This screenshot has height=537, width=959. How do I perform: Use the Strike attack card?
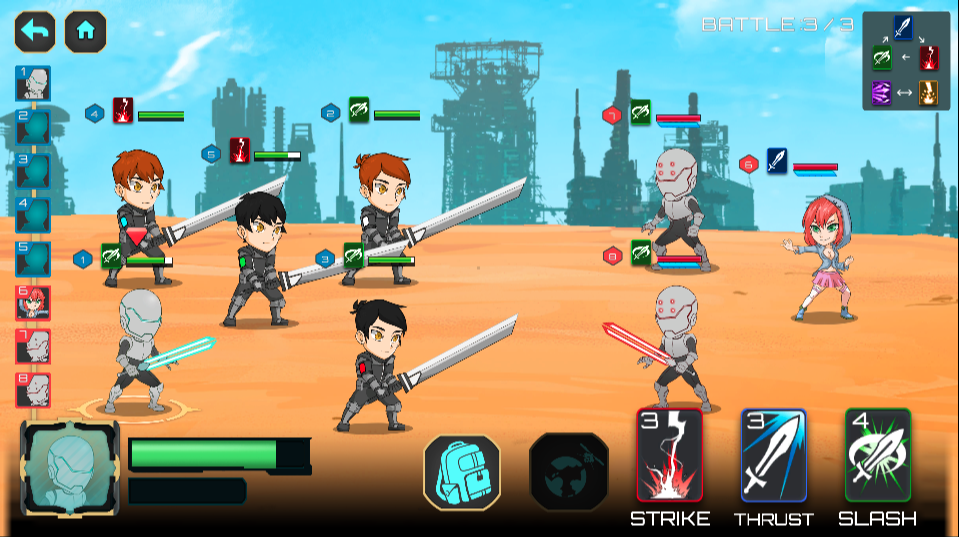pos(669,455)
